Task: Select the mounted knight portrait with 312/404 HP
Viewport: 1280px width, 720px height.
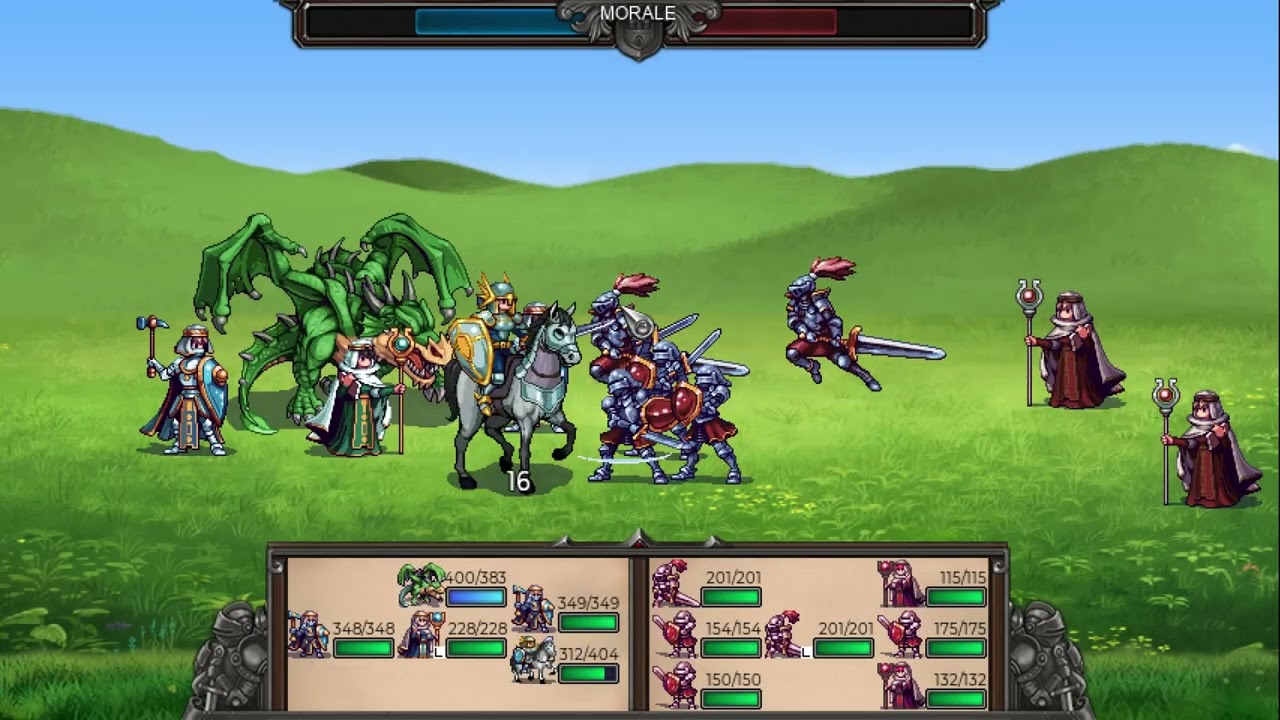Action: 533,660
